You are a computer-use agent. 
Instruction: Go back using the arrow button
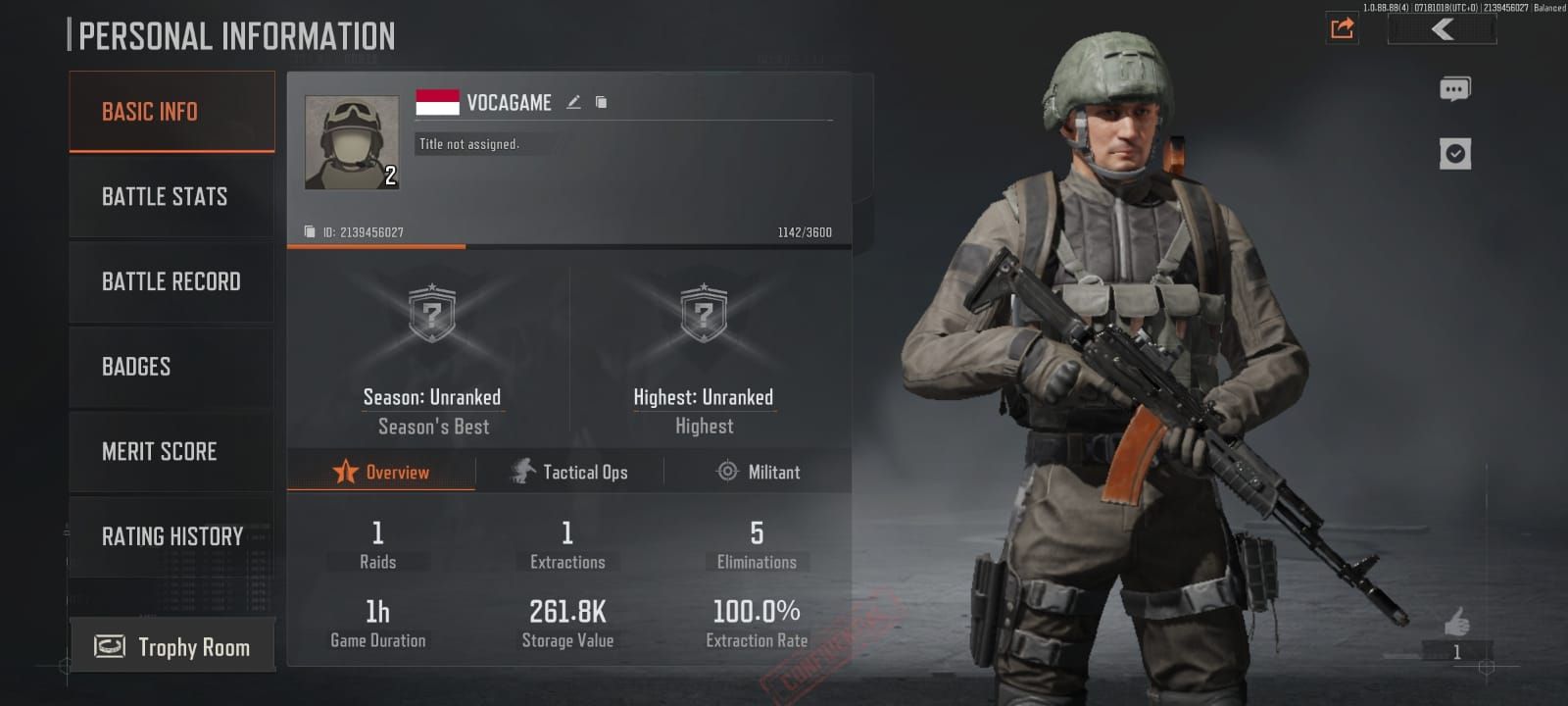pyautogui.click(x=1442, y=29)
